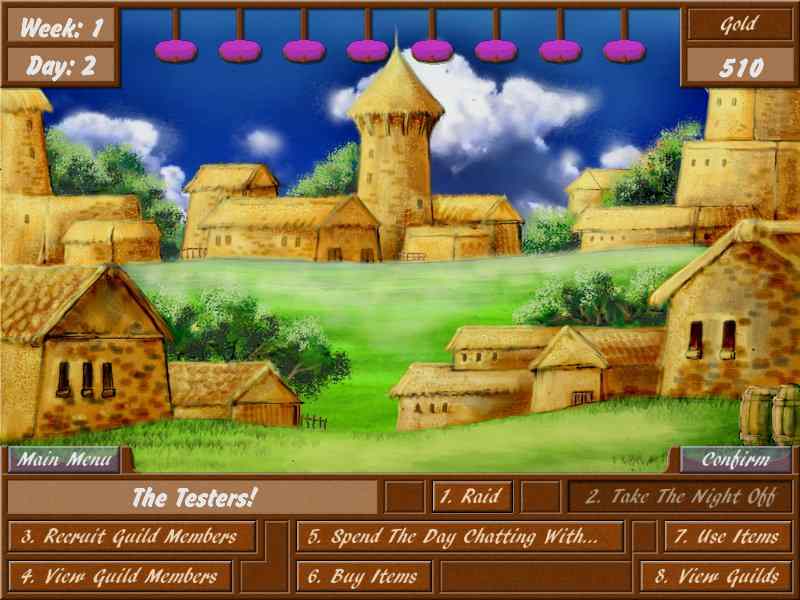Select the Use Items option
The width and height of the screenshot is (800, 600).
tap(726, 536)
